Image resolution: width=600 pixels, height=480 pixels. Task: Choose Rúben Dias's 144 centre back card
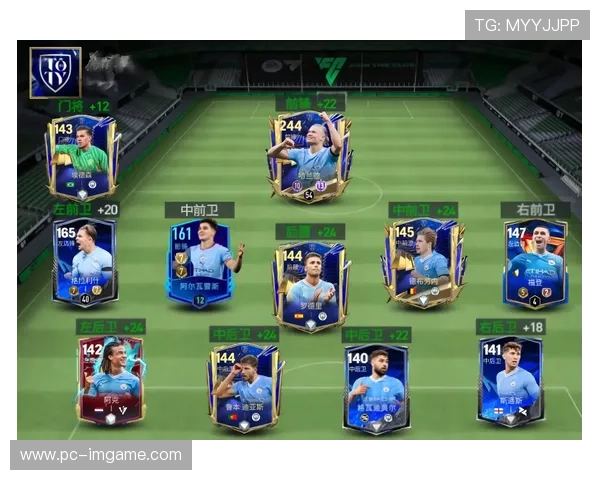pyautogui.click(x=244, y=385)
